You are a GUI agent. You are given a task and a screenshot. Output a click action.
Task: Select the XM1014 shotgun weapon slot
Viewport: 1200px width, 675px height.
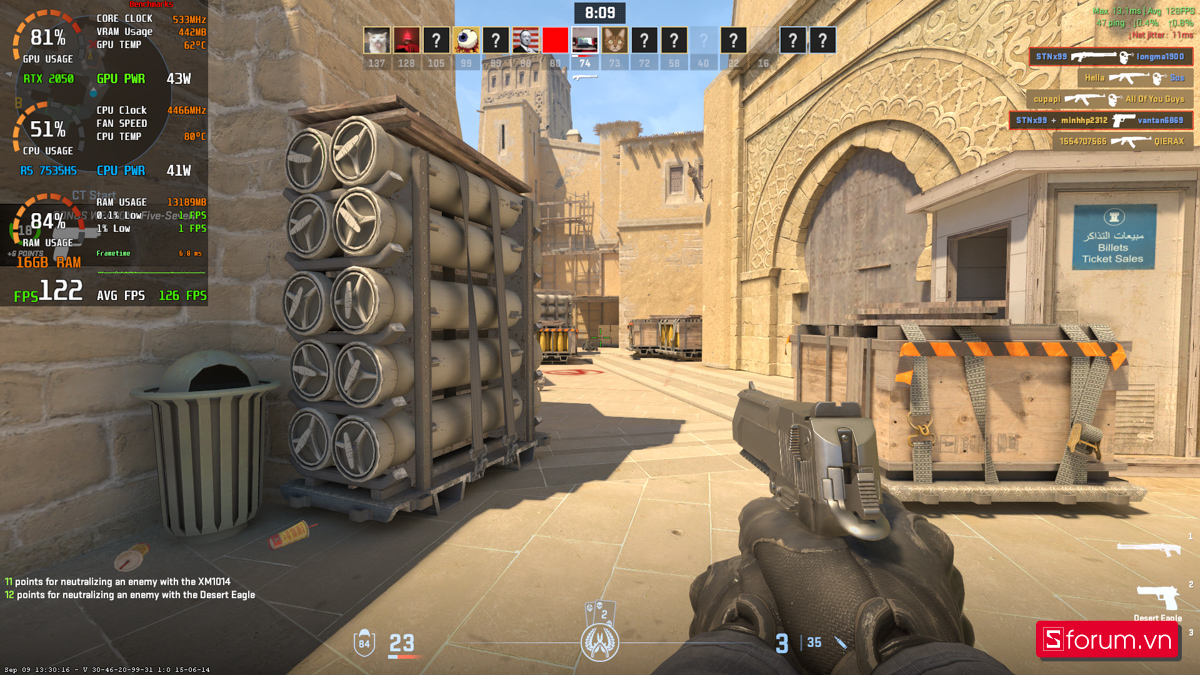click(1148, 549)
